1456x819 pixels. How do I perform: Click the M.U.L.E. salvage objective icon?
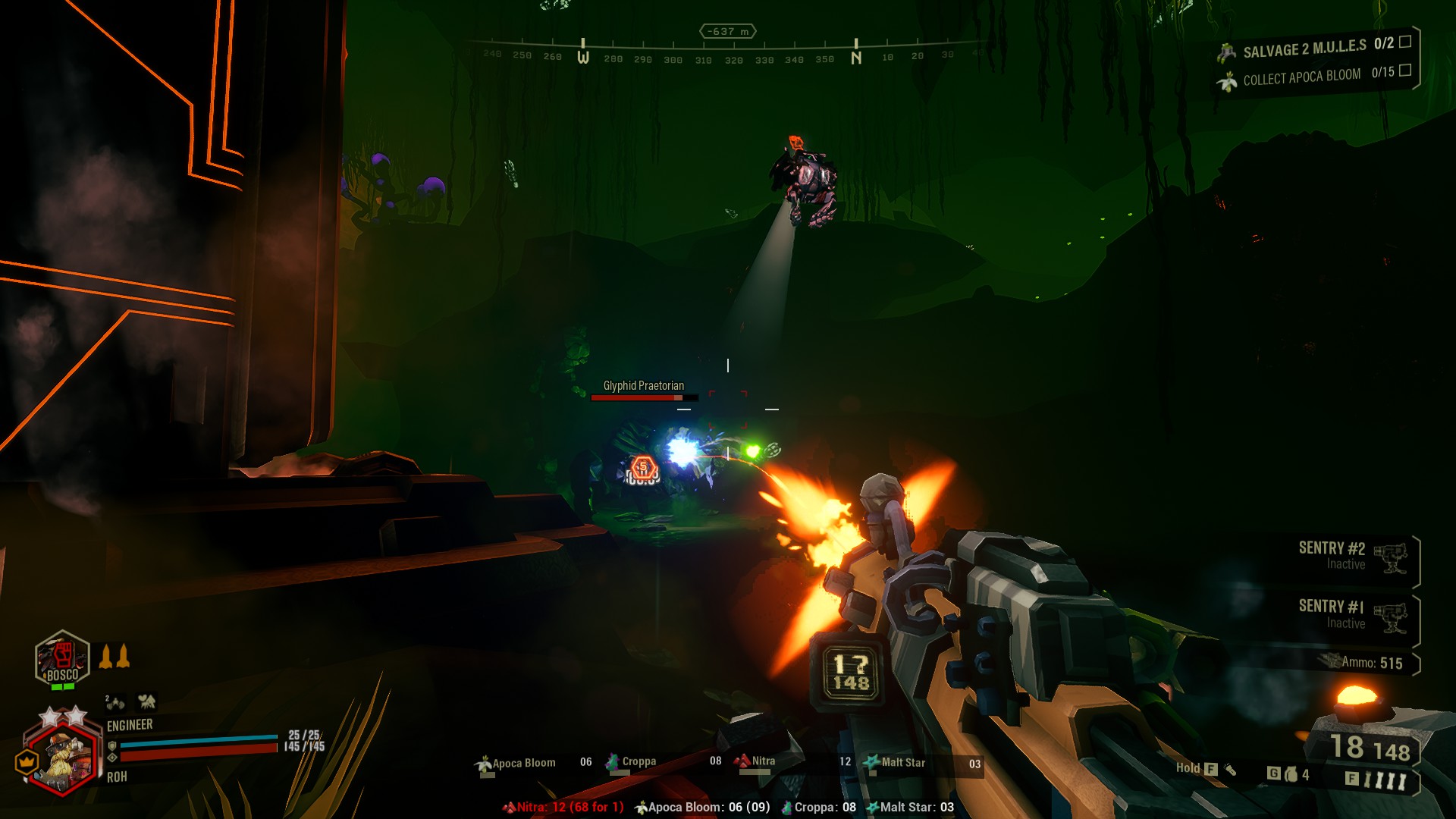coord(1226,51)
